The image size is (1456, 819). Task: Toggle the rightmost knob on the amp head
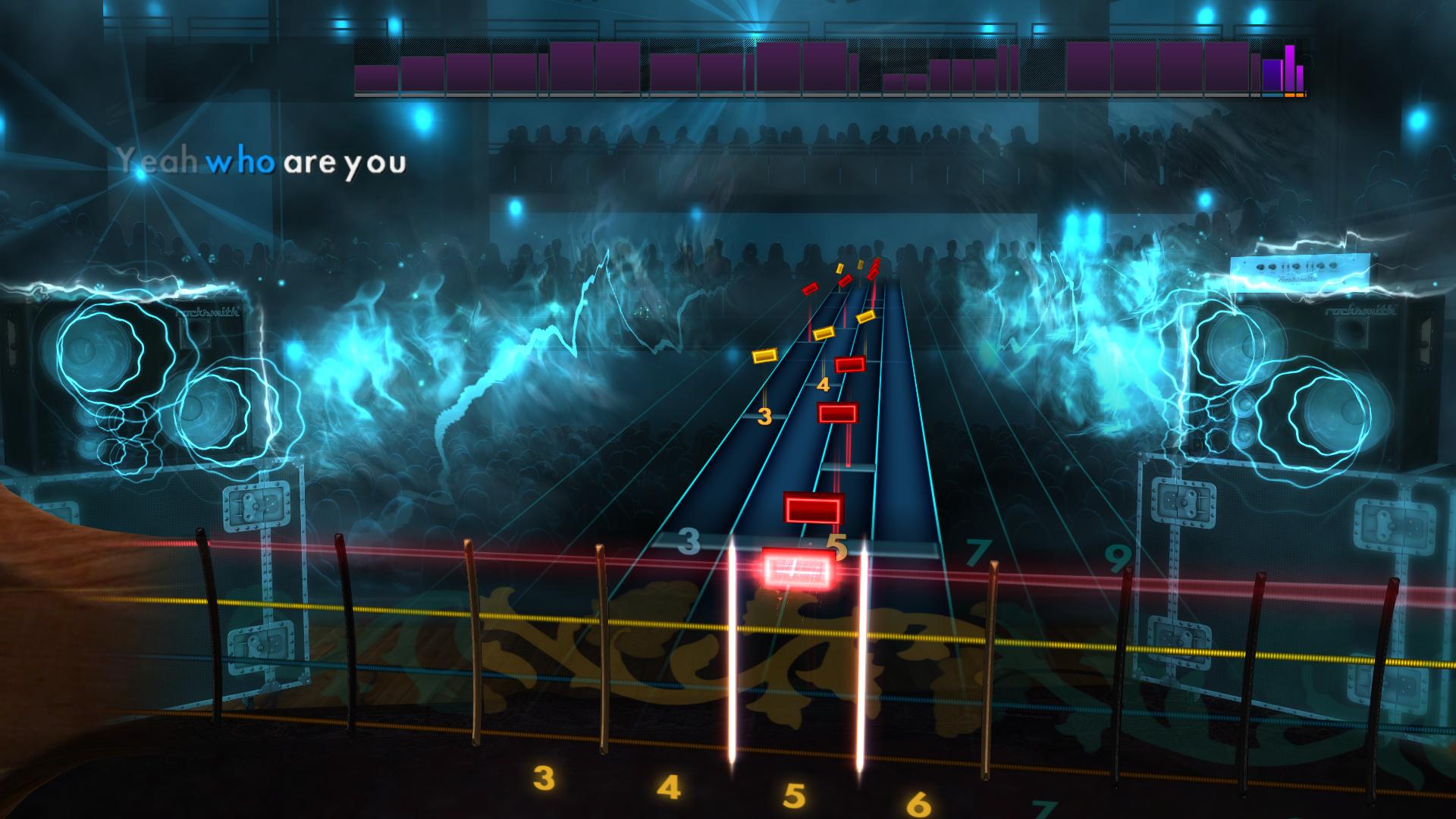tap(1333, 265)
